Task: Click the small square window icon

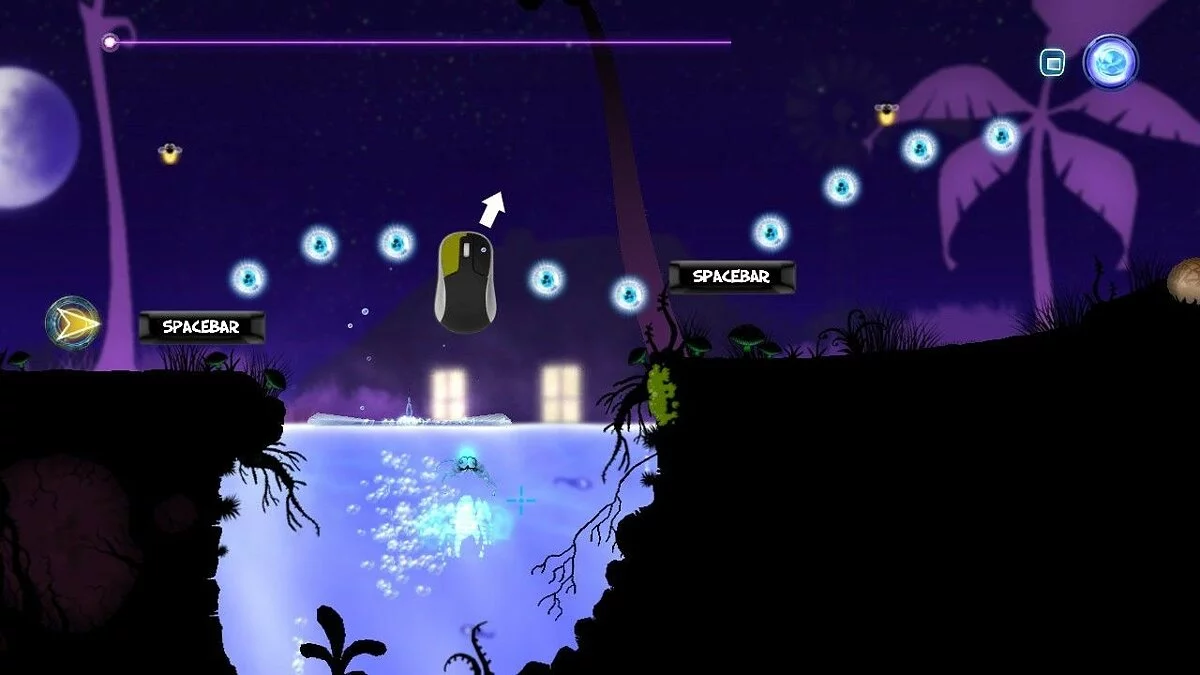Action: 1052,63
